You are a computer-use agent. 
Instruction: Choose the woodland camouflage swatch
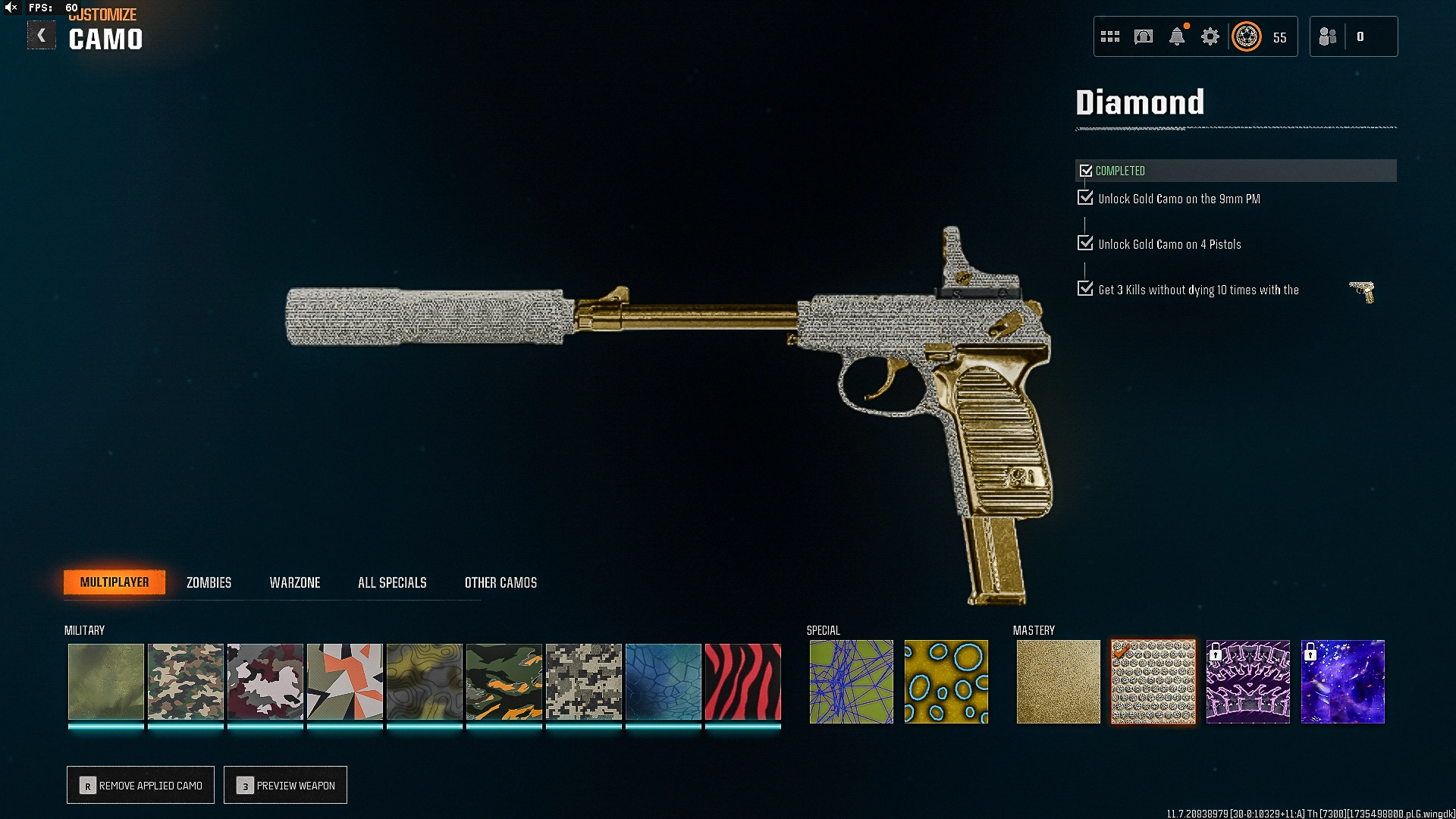coord(186,681)
